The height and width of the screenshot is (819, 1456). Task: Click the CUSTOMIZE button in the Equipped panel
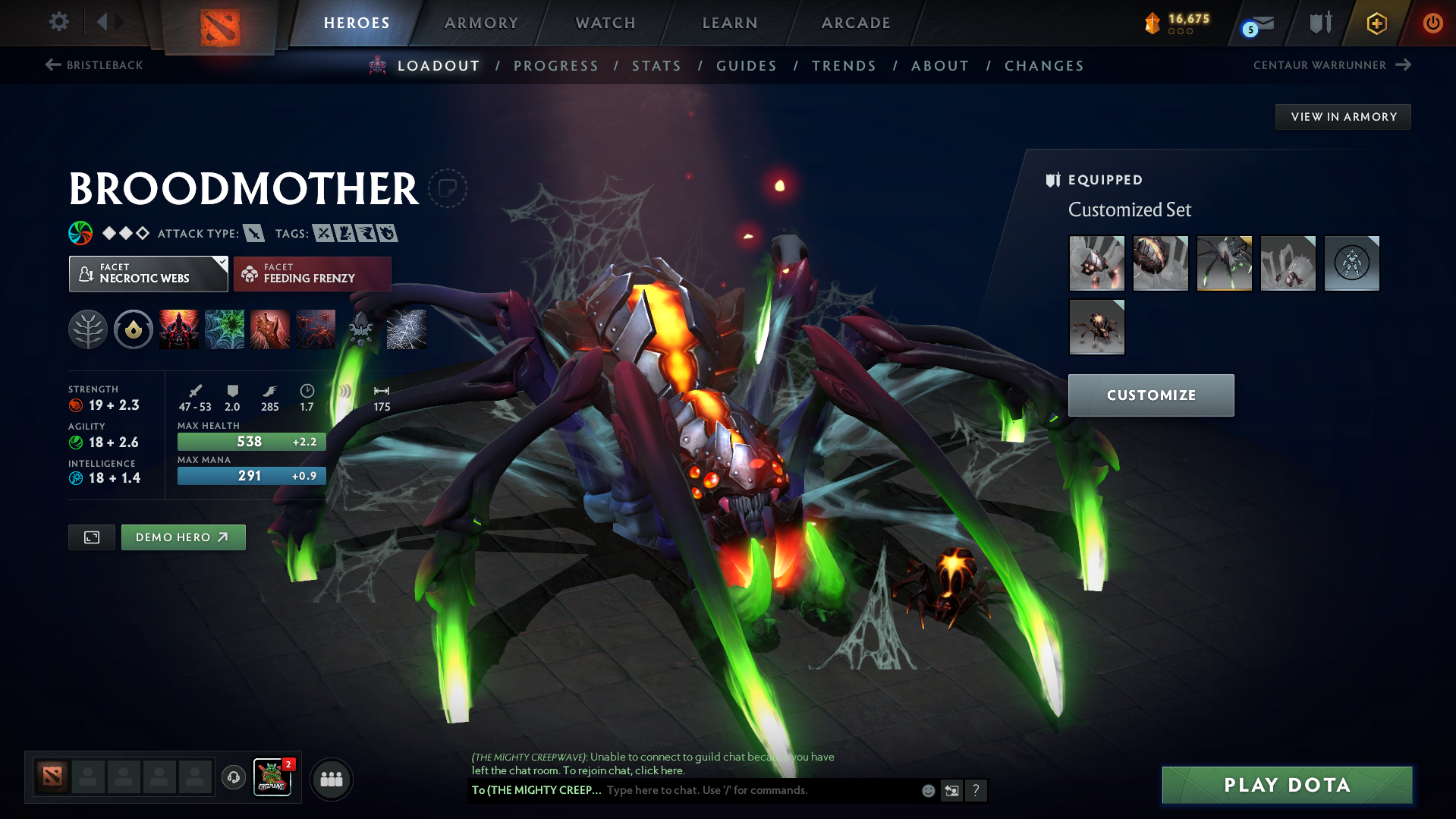[1150, 395]
